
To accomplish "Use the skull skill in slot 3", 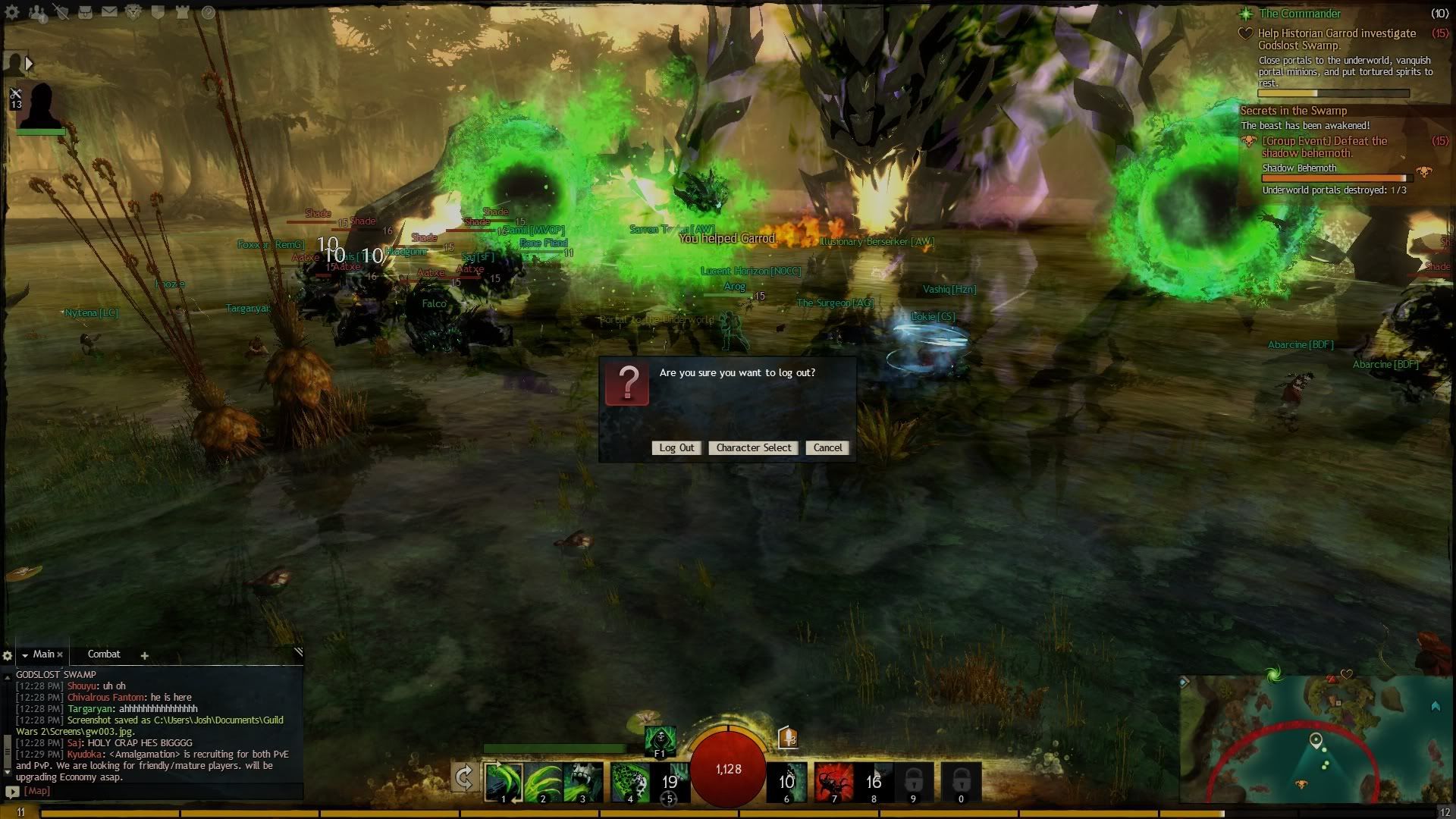I will [x=582, y=781].
